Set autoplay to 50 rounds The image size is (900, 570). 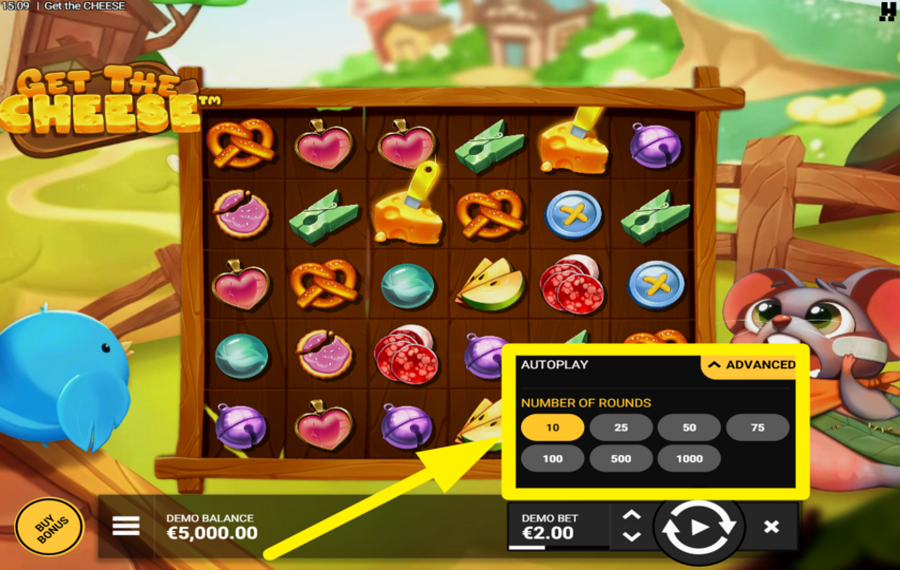tap(689, 428)
